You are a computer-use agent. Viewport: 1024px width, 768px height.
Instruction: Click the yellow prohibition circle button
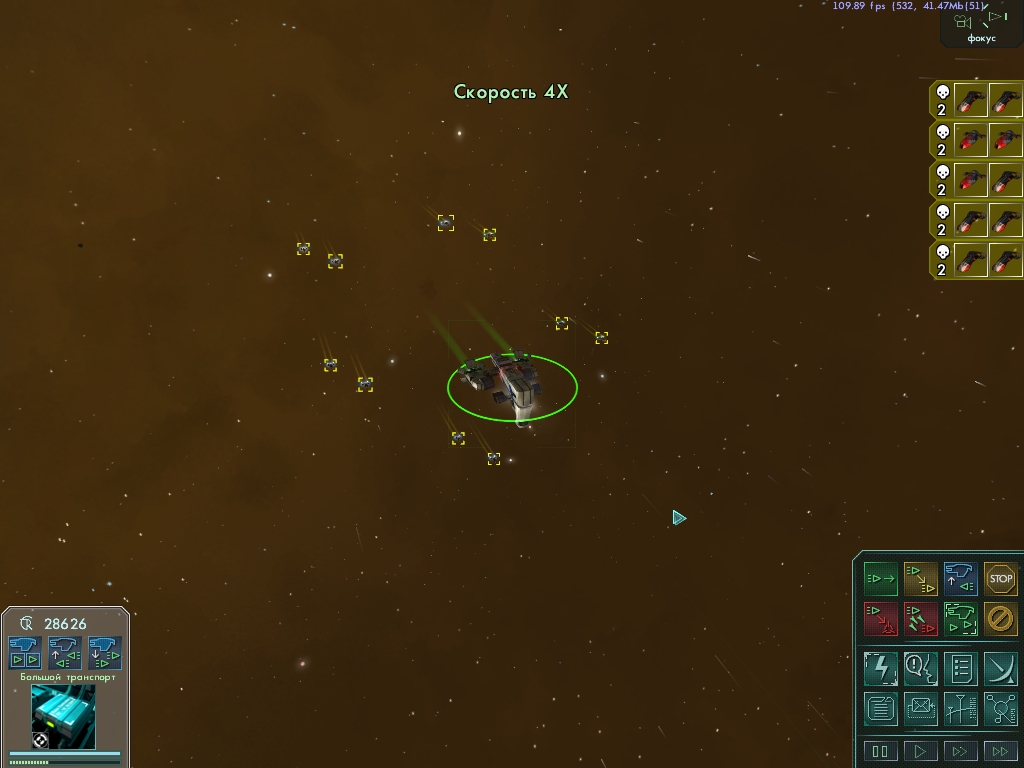[x=1000, y=619]
